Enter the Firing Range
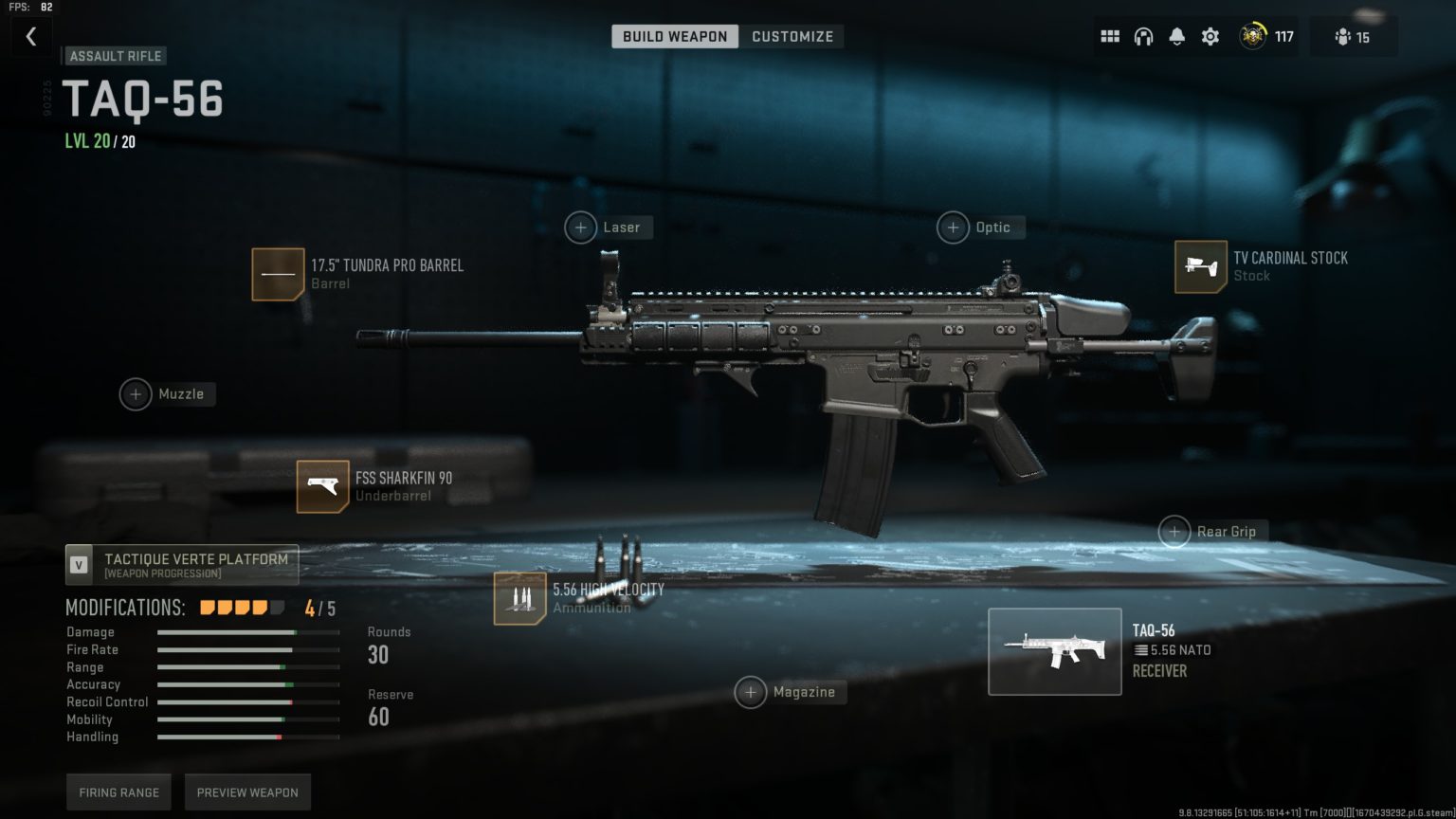 118,792
